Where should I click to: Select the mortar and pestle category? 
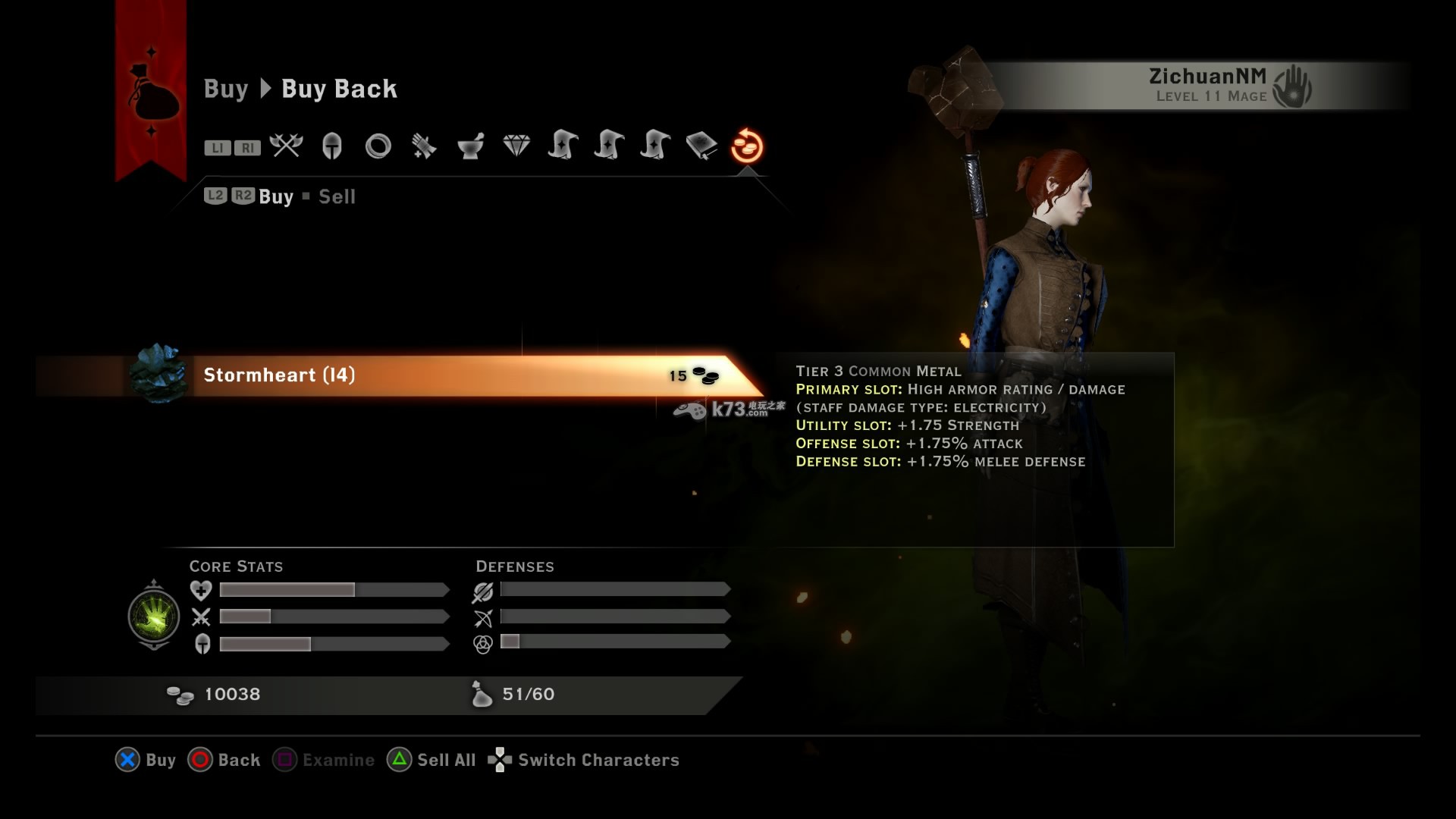point(470,146)
